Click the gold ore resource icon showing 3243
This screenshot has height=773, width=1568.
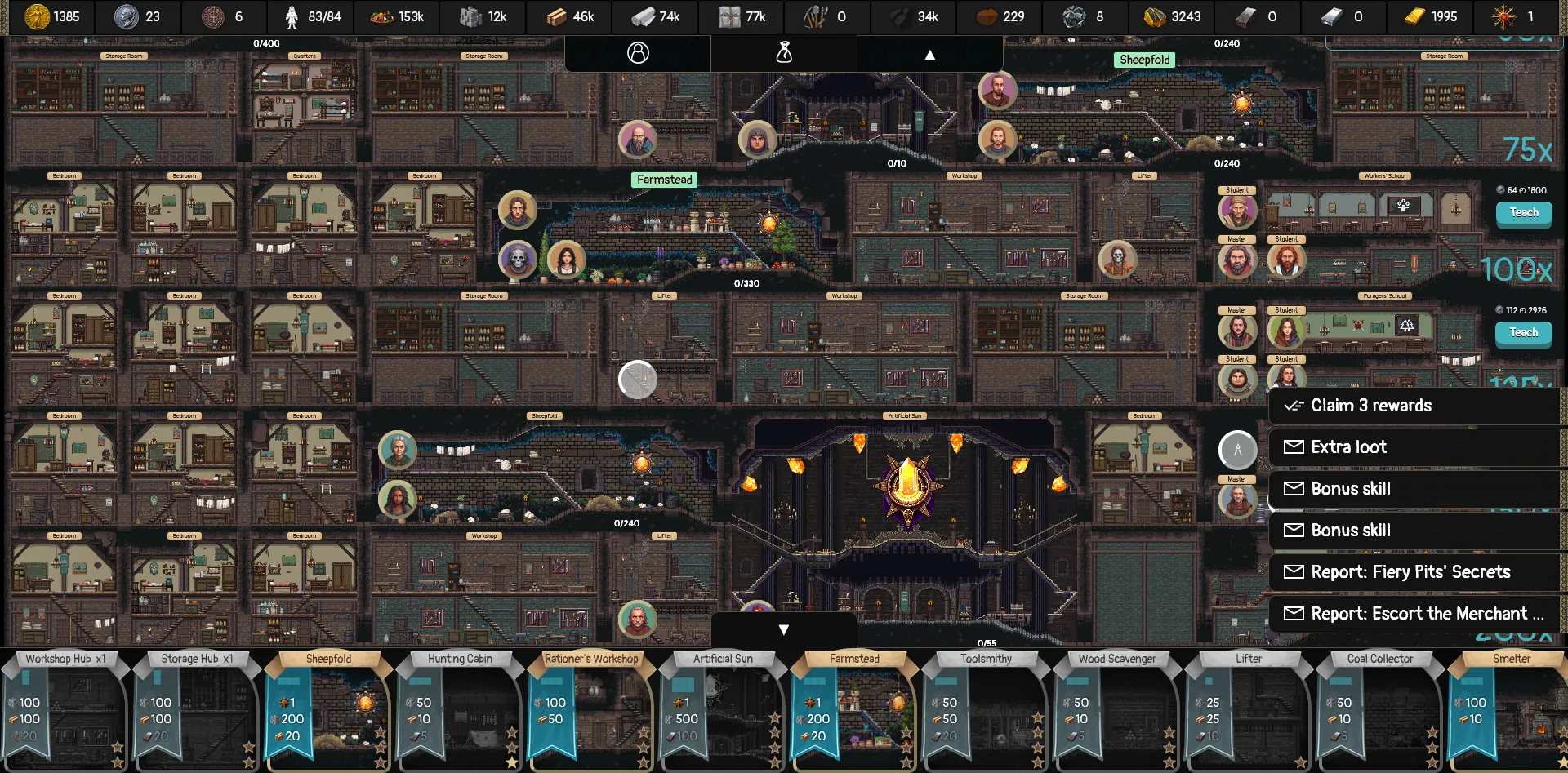[1151, 16]
